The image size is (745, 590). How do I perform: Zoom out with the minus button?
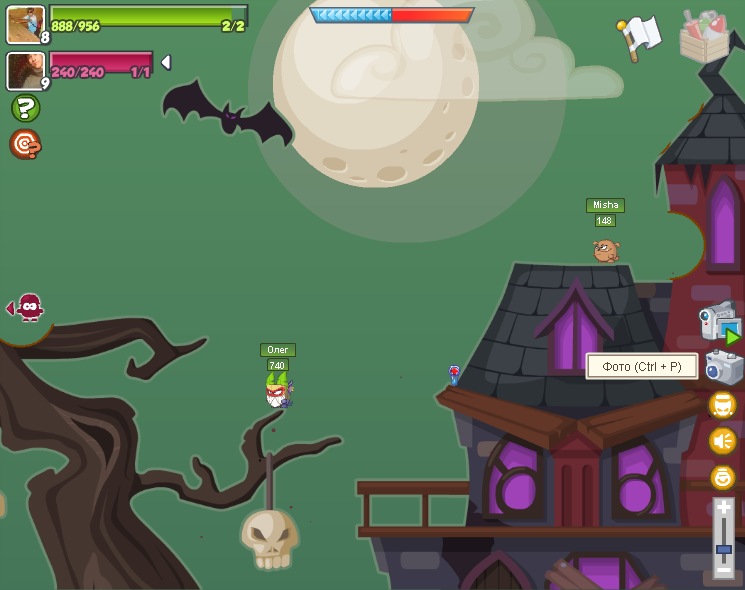point(723,569)
